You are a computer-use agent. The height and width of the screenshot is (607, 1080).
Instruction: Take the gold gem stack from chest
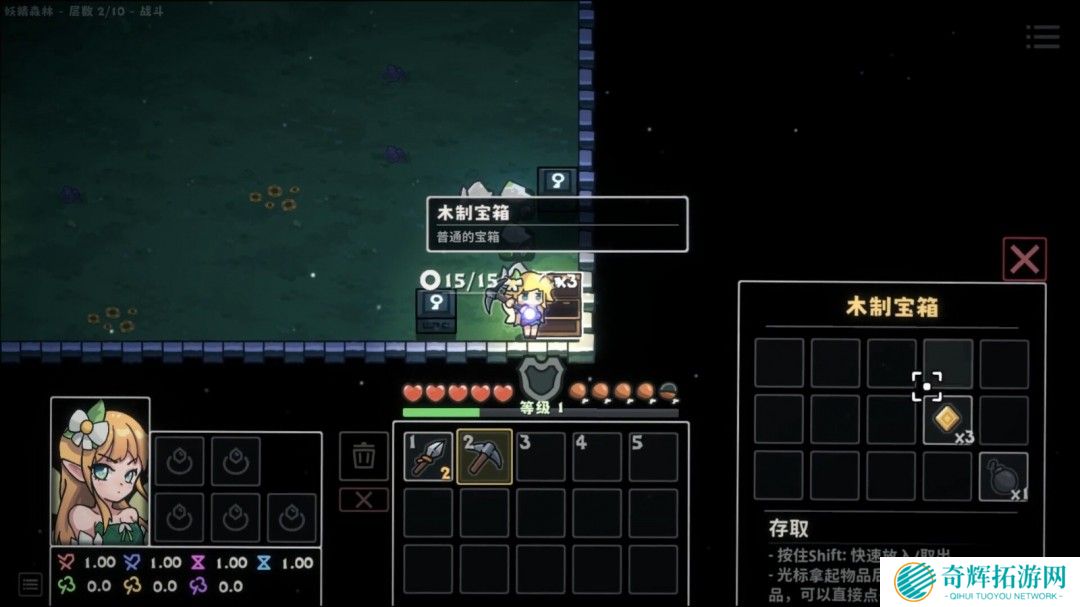tap(948, 419)
